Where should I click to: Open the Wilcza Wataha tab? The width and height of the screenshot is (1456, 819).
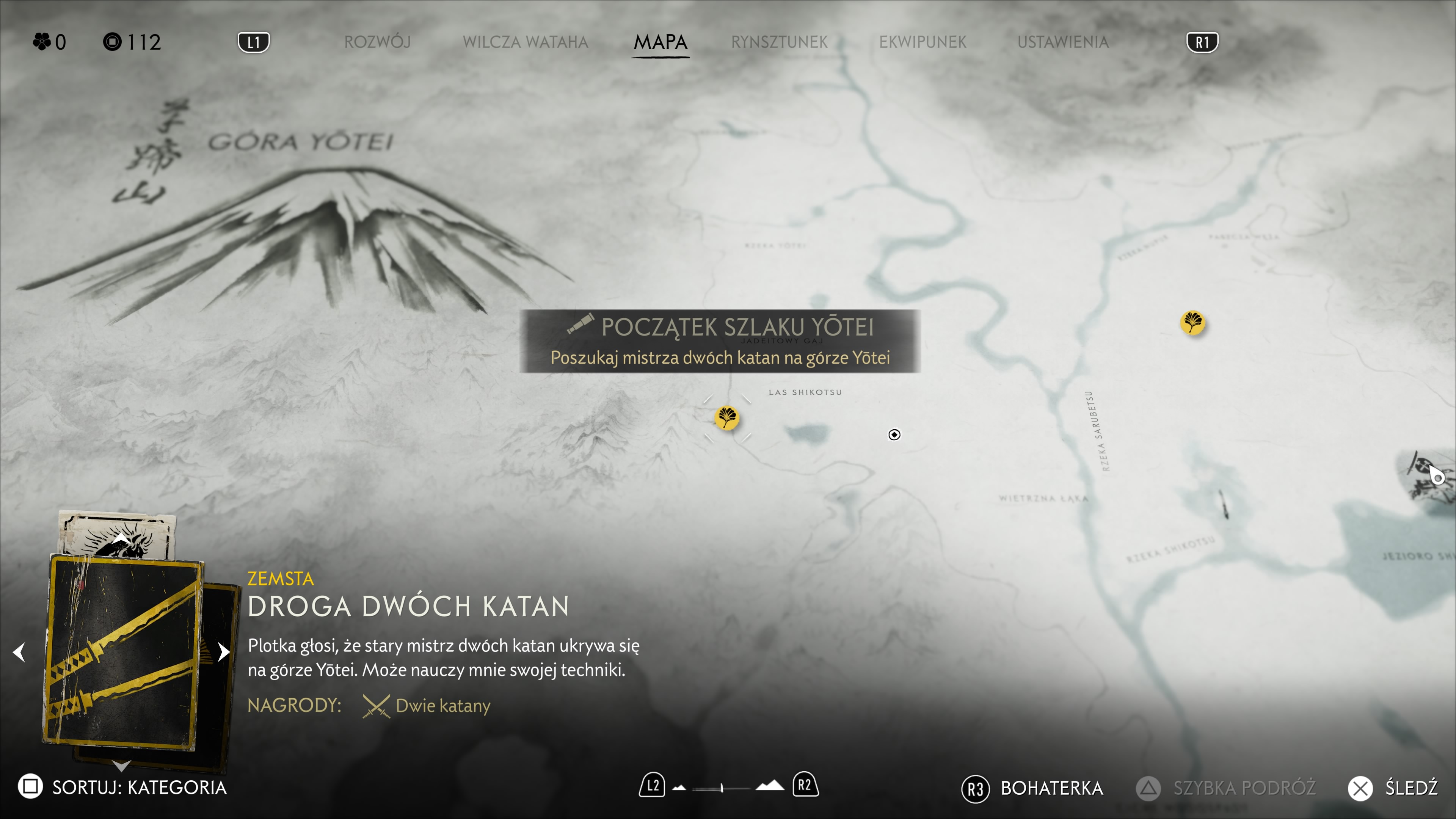pos(525,42)
